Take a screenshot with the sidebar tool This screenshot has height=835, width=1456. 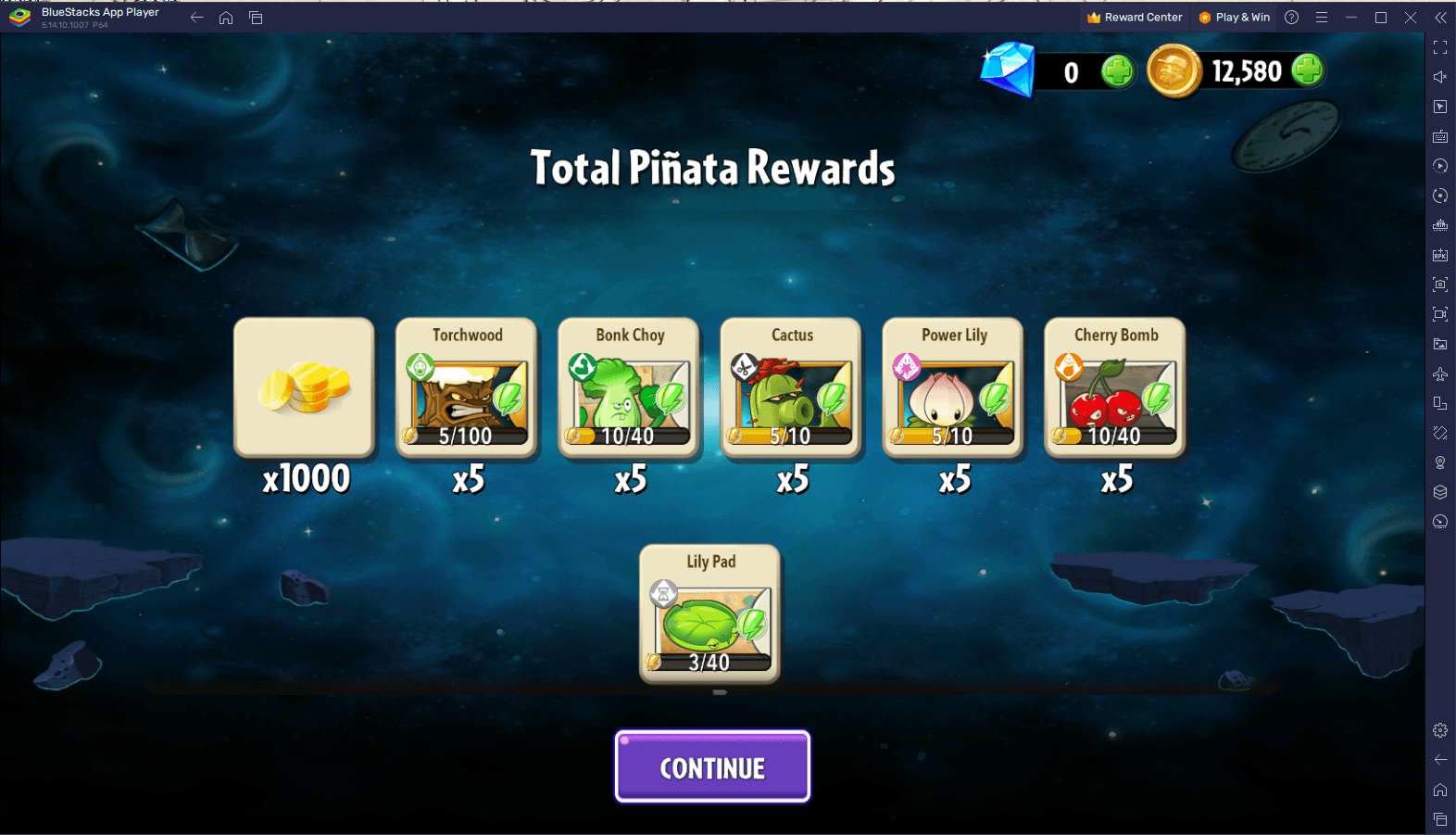pyautogui.click(x=1440, y=285)
